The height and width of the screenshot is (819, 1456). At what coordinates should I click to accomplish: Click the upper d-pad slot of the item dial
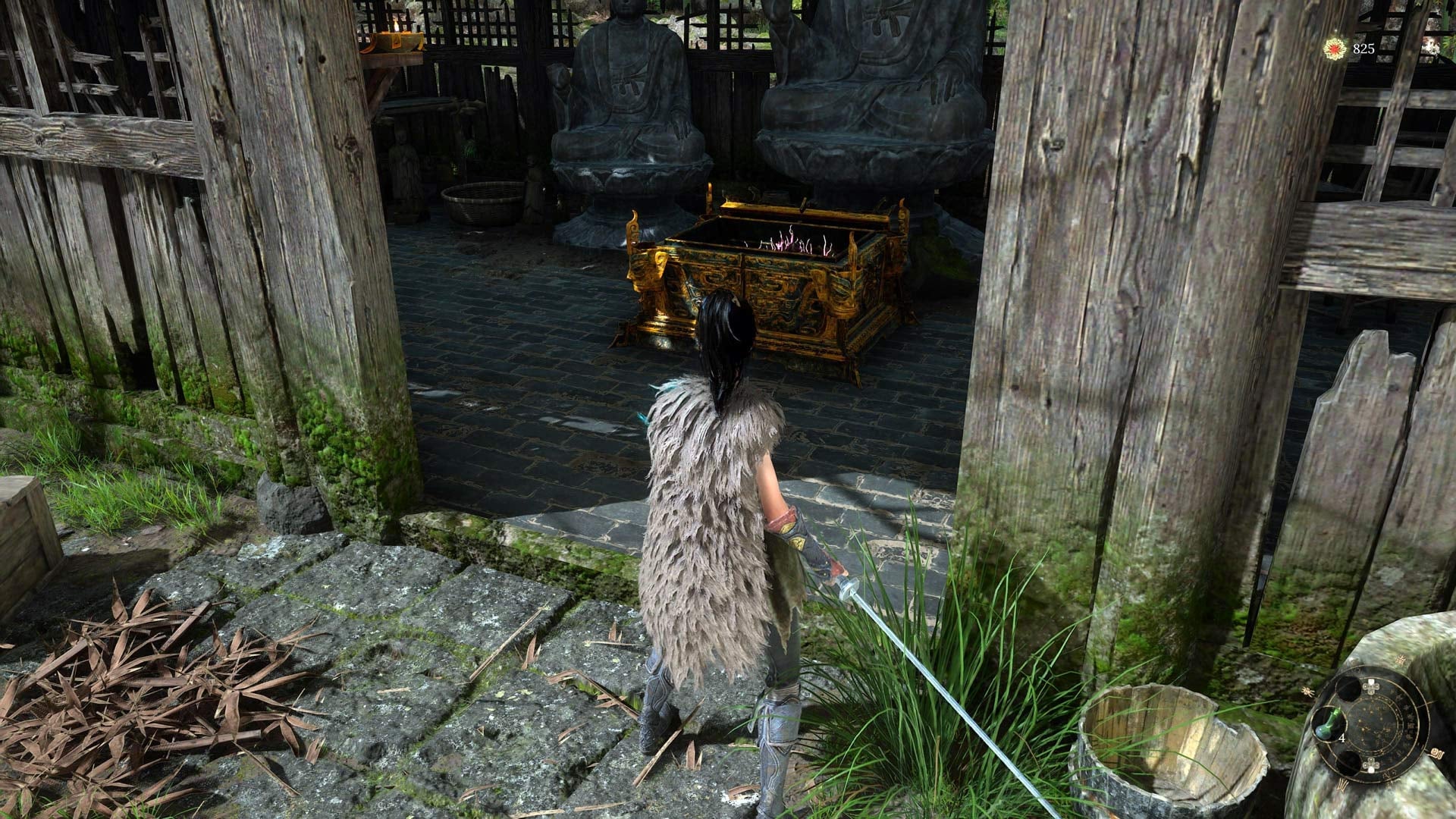pyautogui.click(x=1372, y=685)
